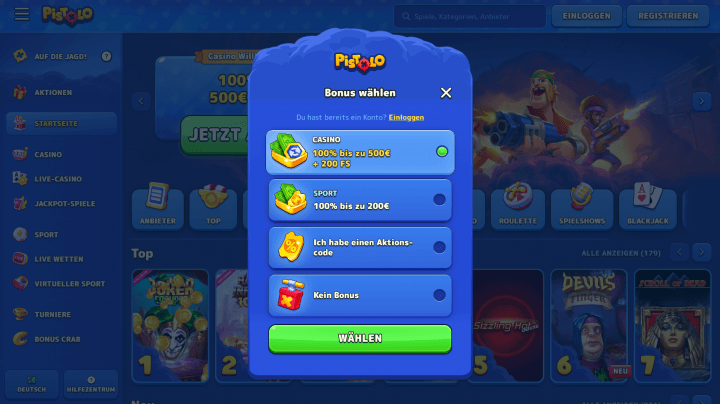Open the Registrieren button
This screenshot has width=720, height=404.
(x=667, y=16)
